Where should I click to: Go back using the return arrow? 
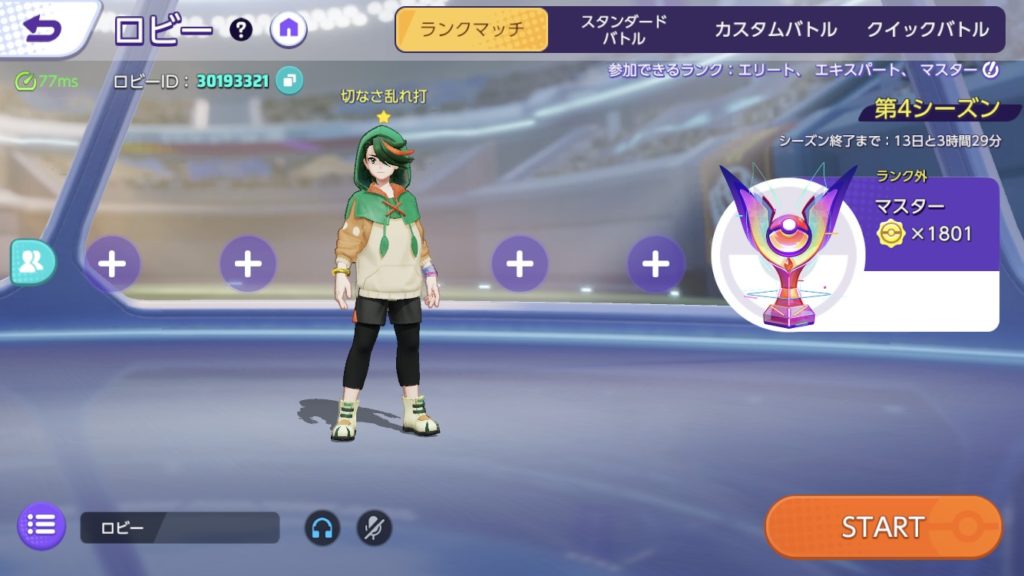click(x=42, y=28)
